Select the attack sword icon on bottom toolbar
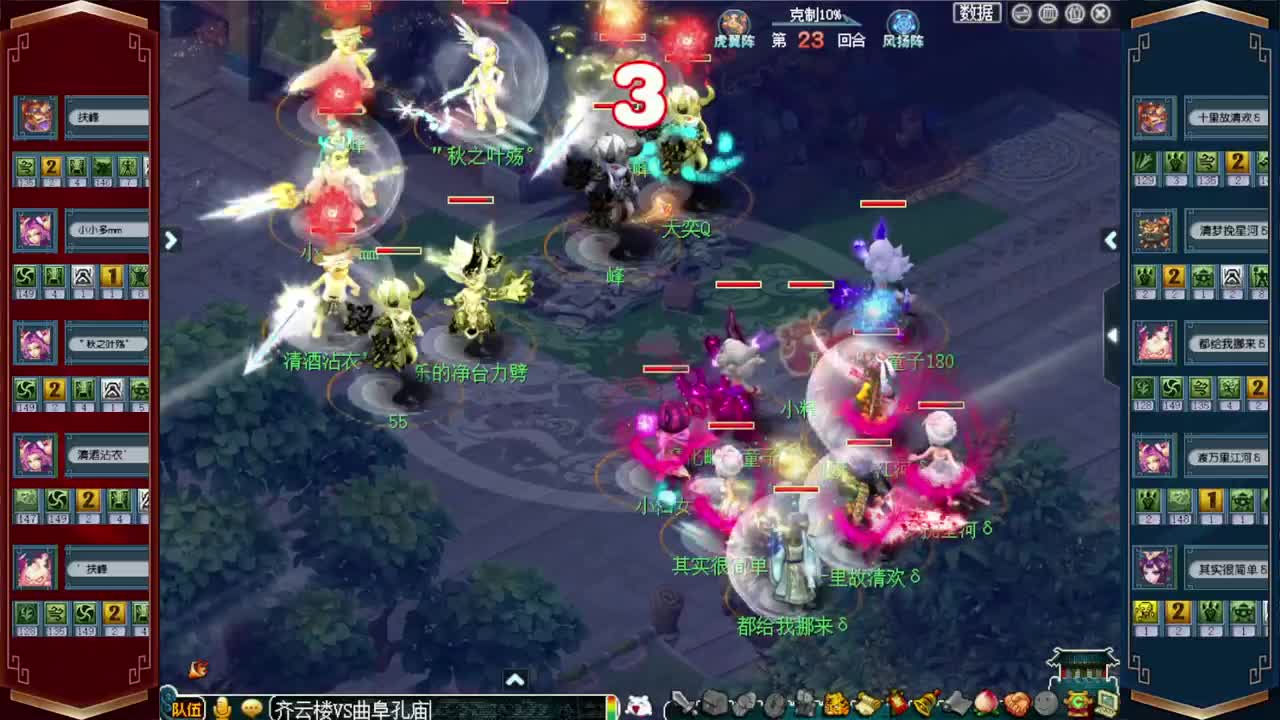The height and width of the screenshot is (720, 1280). pyautogui.click(x=685, y=707)
